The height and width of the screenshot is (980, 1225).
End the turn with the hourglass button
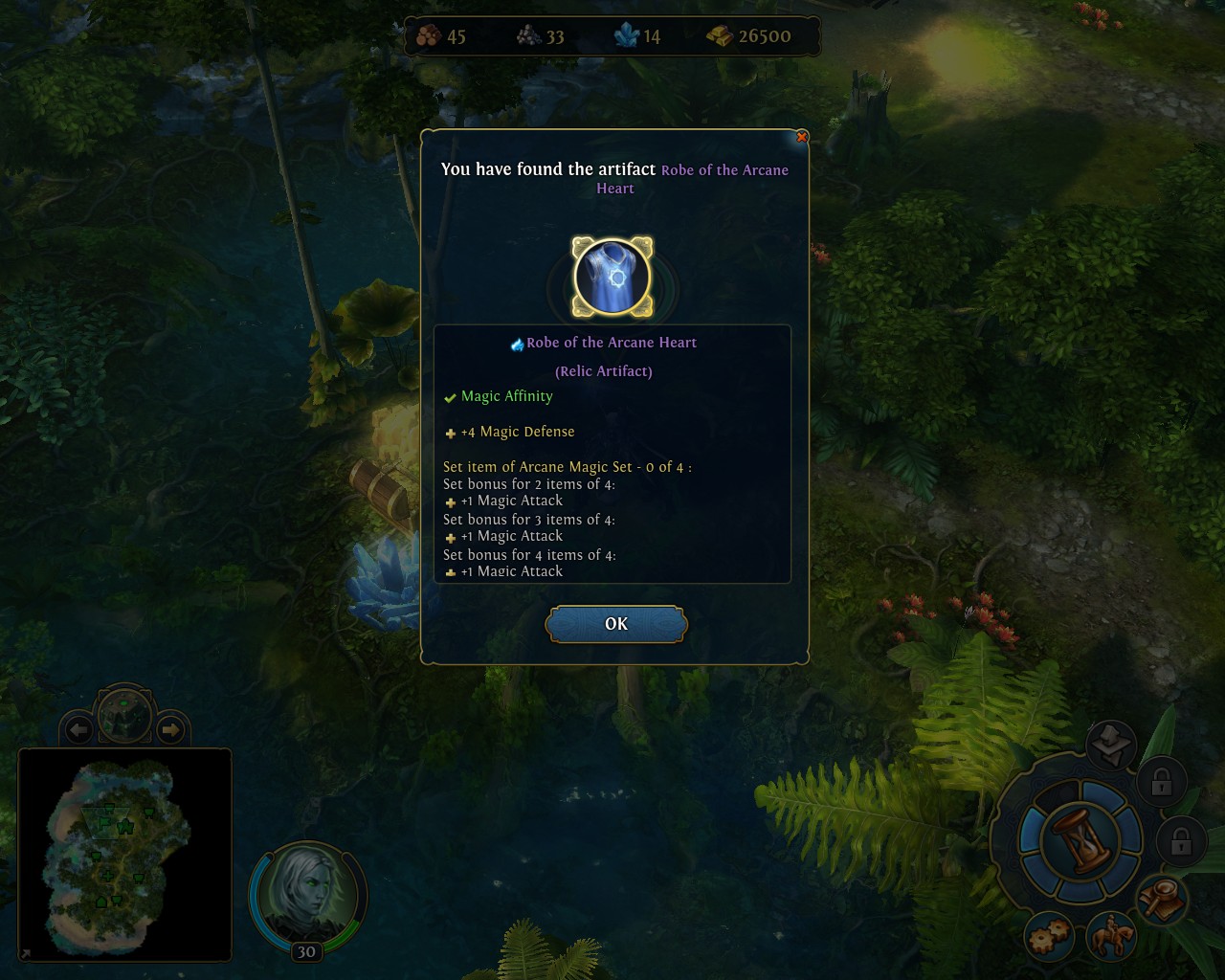click(x=1081, y=841)
